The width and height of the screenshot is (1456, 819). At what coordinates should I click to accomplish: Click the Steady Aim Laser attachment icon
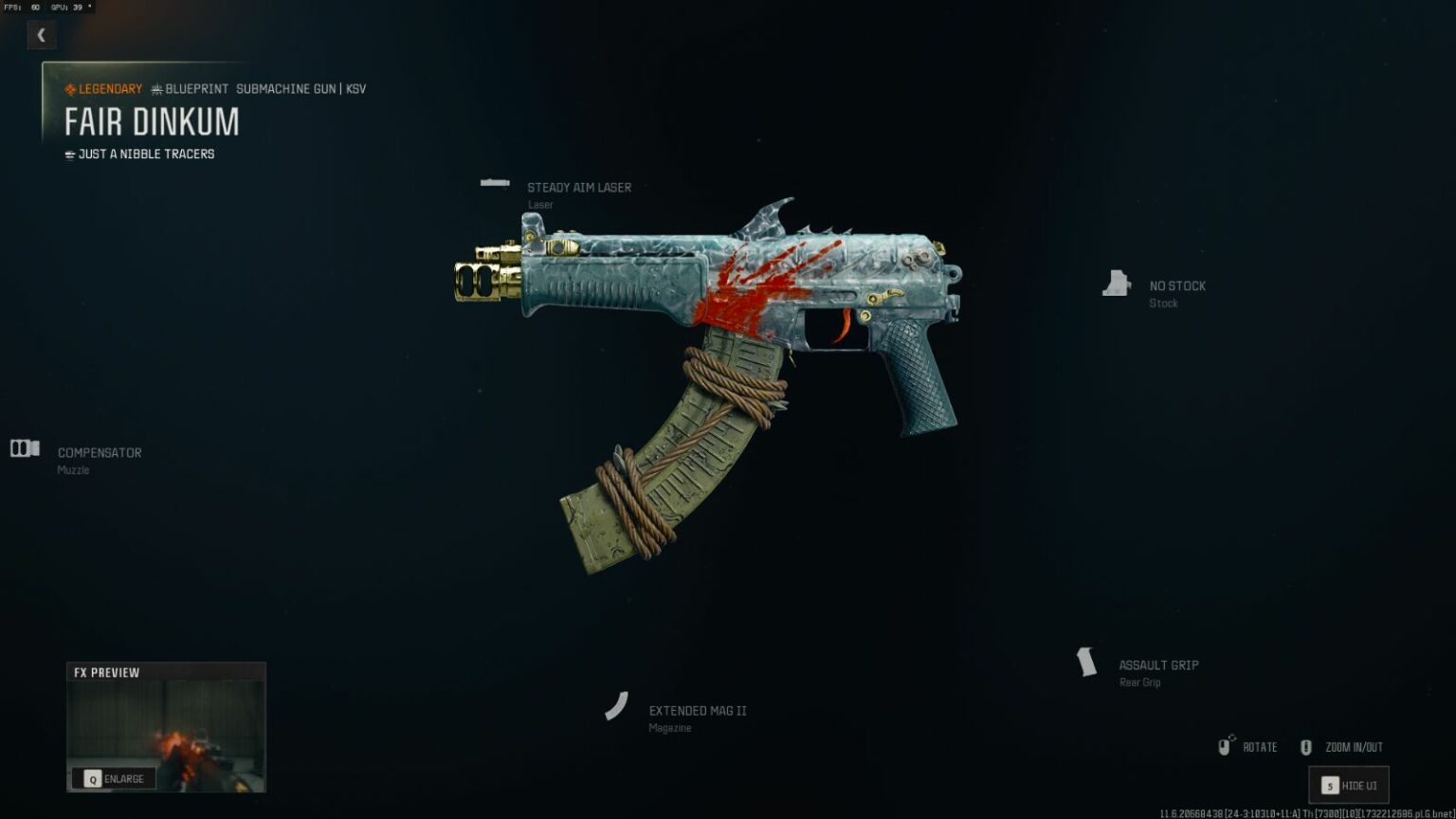pyautogui.click(x=496, y=180)
